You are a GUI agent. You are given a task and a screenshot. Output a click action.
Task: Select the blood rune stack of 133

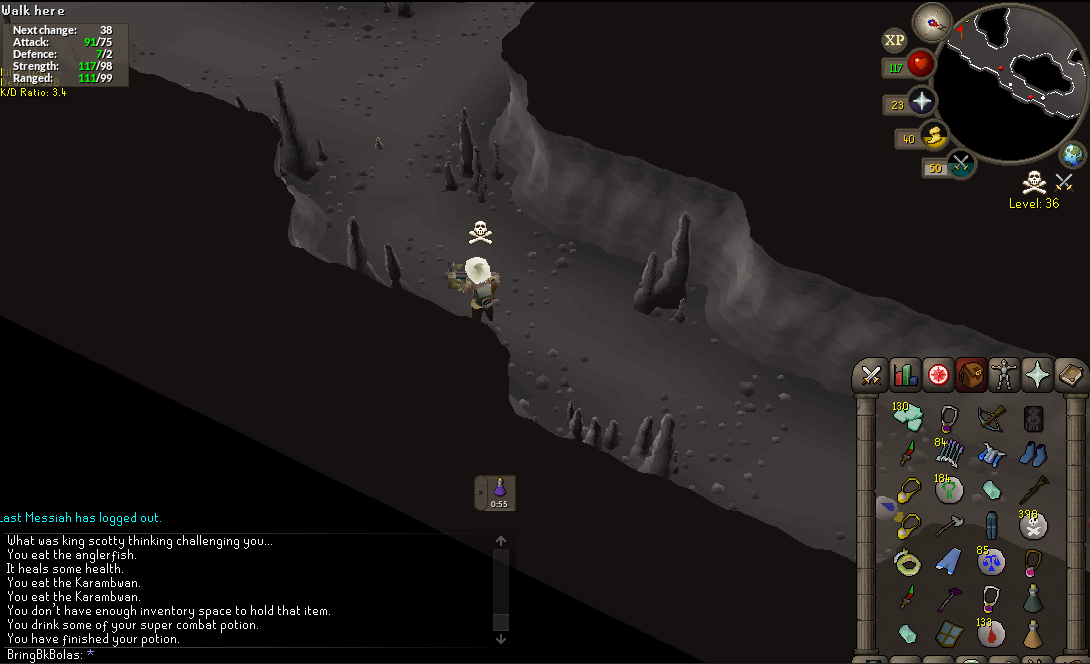tap(990, 632)
